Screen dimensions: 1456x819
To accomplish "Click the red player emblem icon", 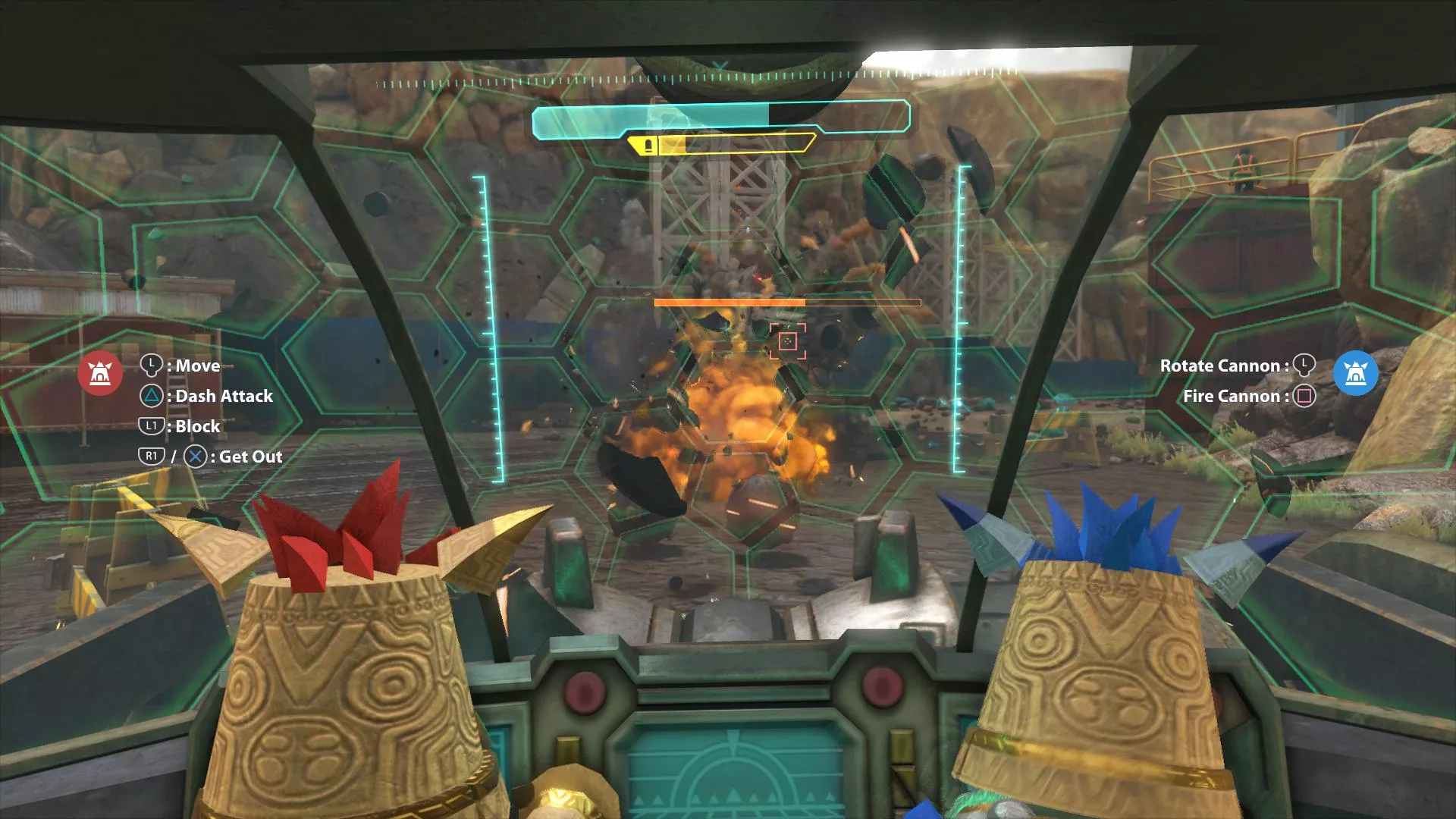I will [101, 373].
